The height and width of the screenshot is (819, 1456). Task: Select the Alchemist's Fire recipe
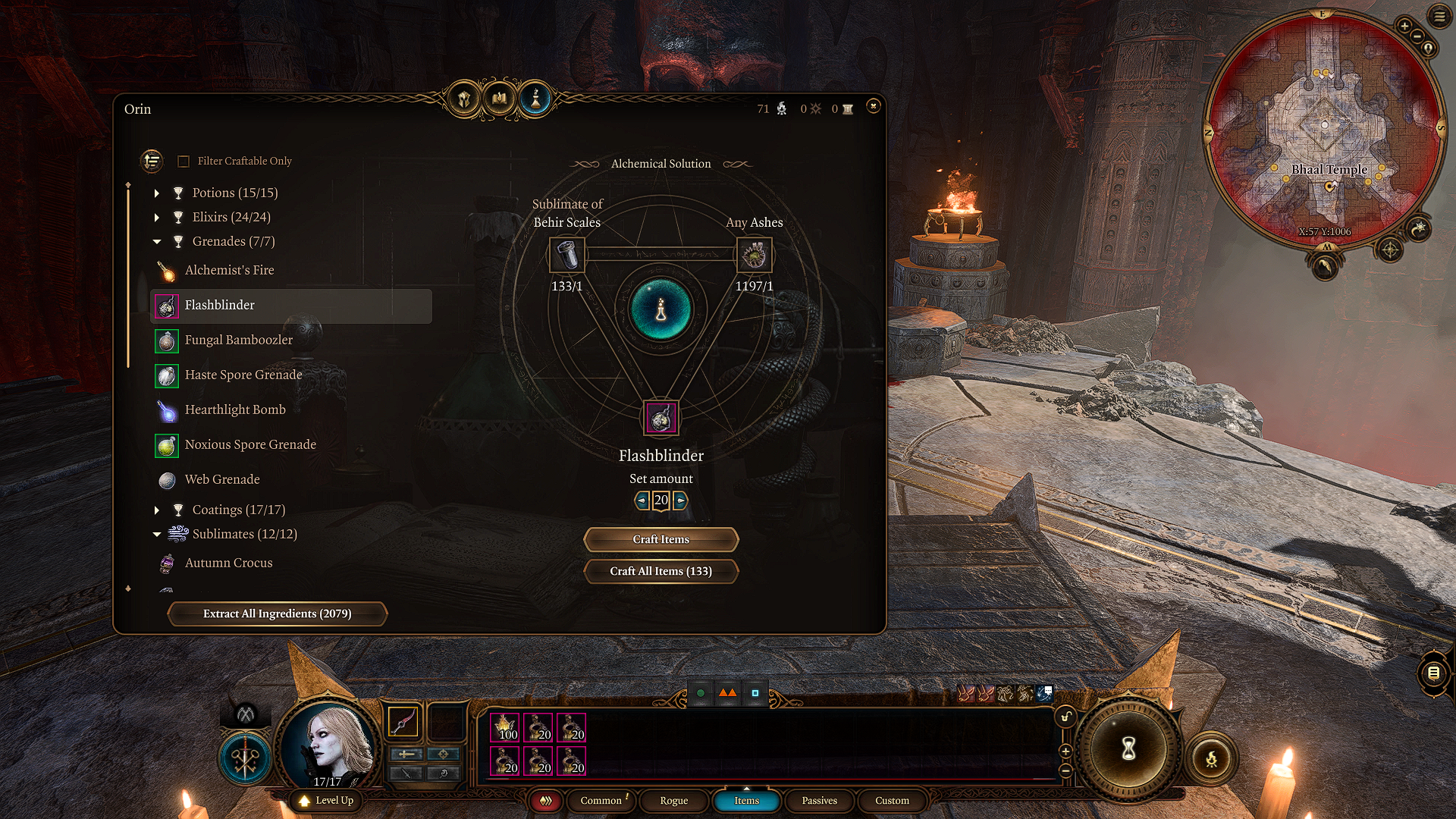click(229, 271)
